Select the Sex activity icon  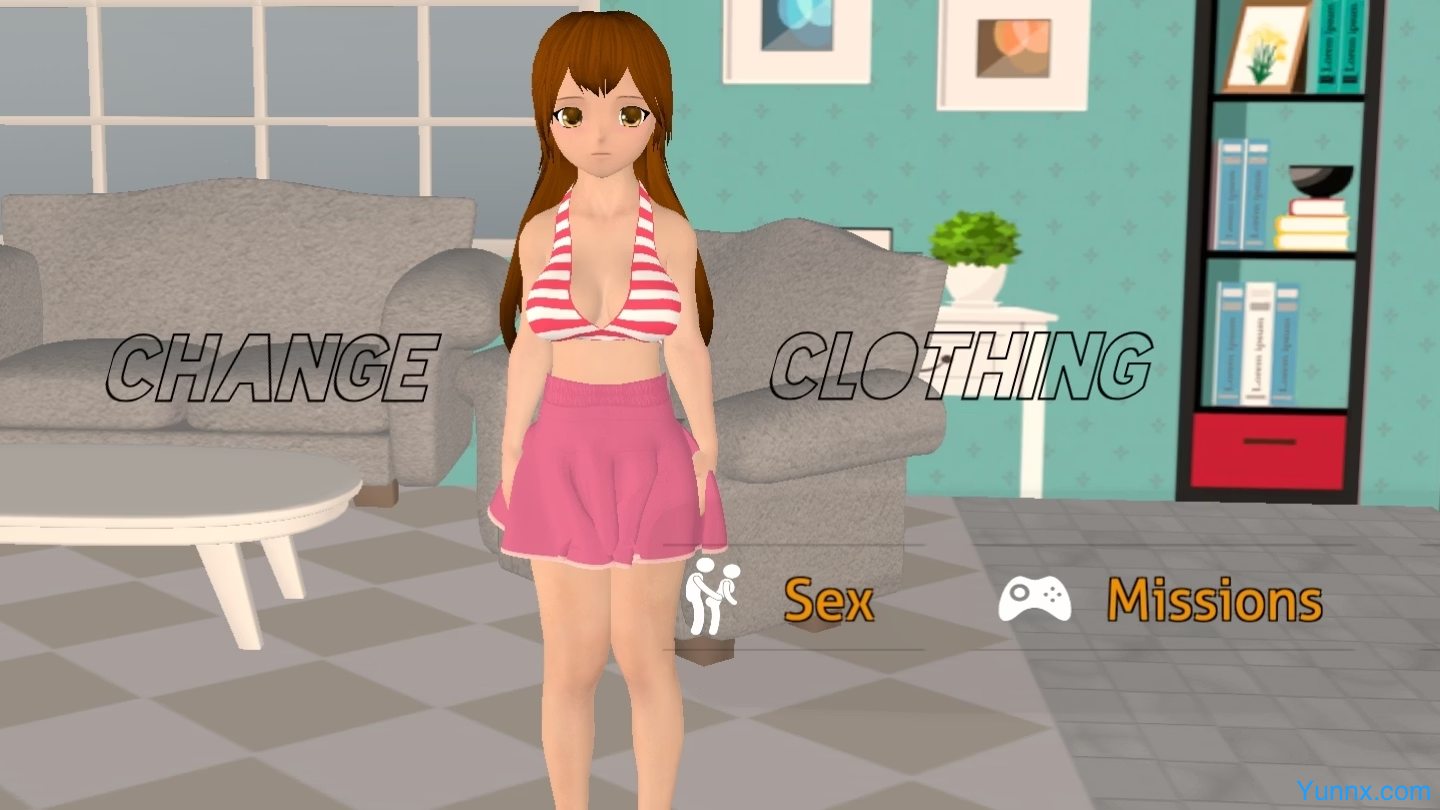coord(712,598)
